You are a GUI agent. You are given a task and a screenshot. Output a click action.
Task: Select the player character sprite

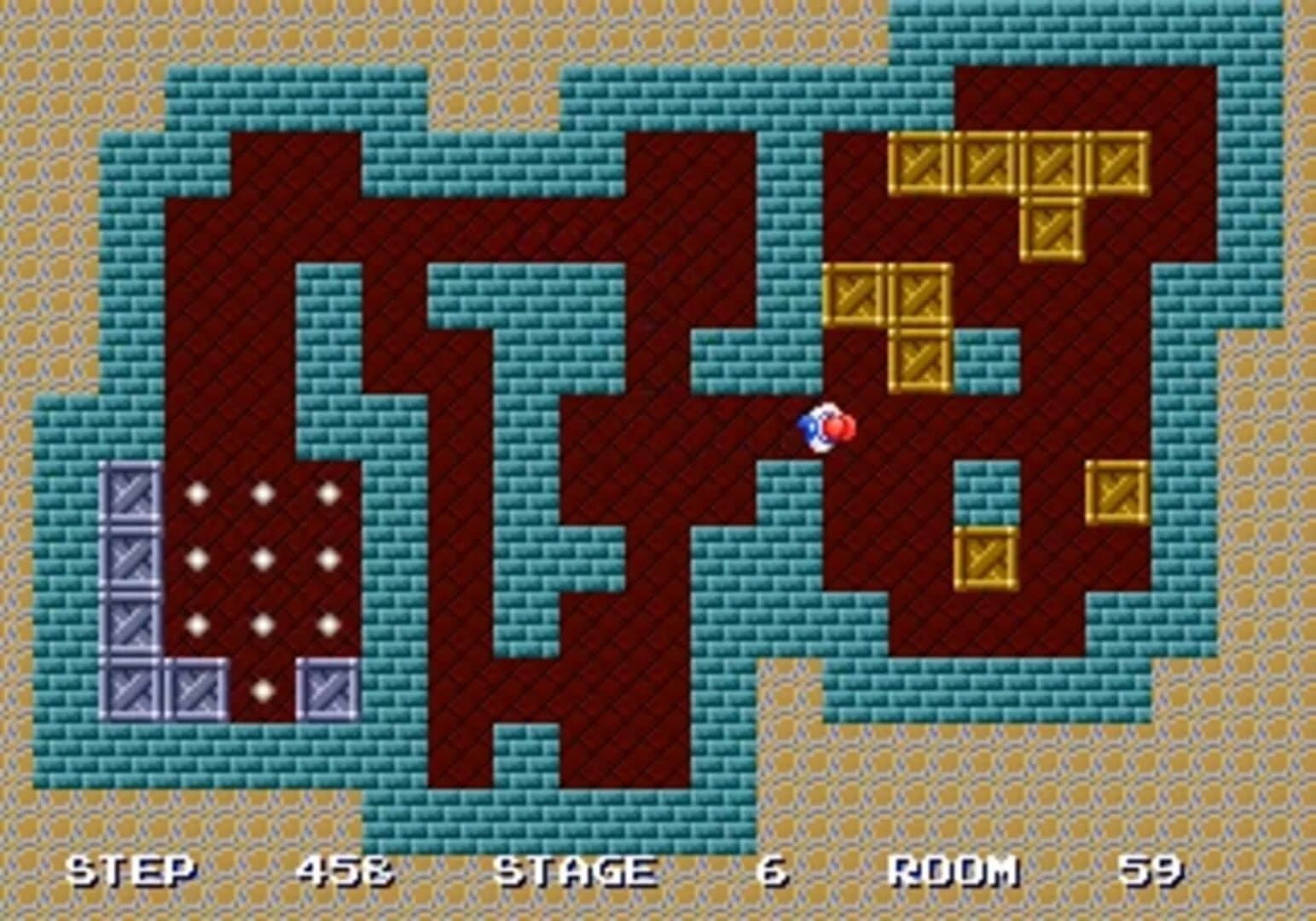(825, 426)
